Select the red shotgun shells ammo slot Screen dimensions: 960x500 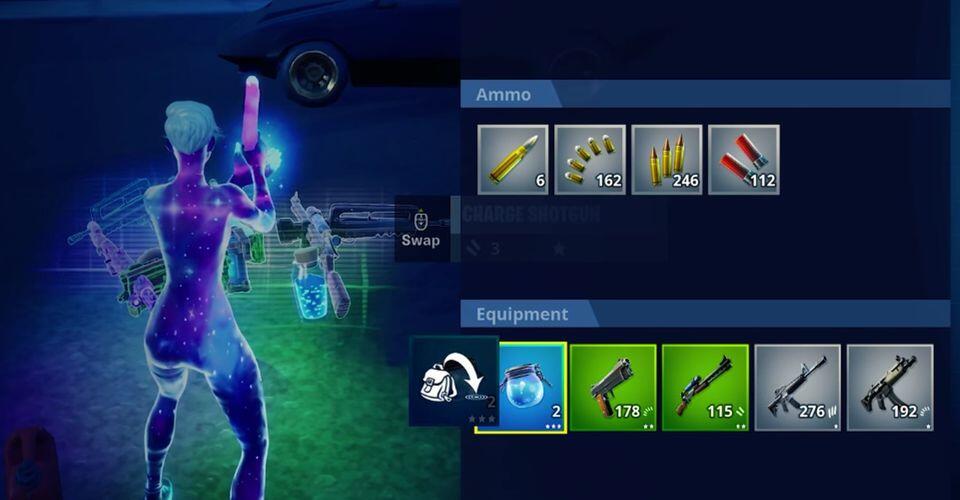[x=743, y=159]
